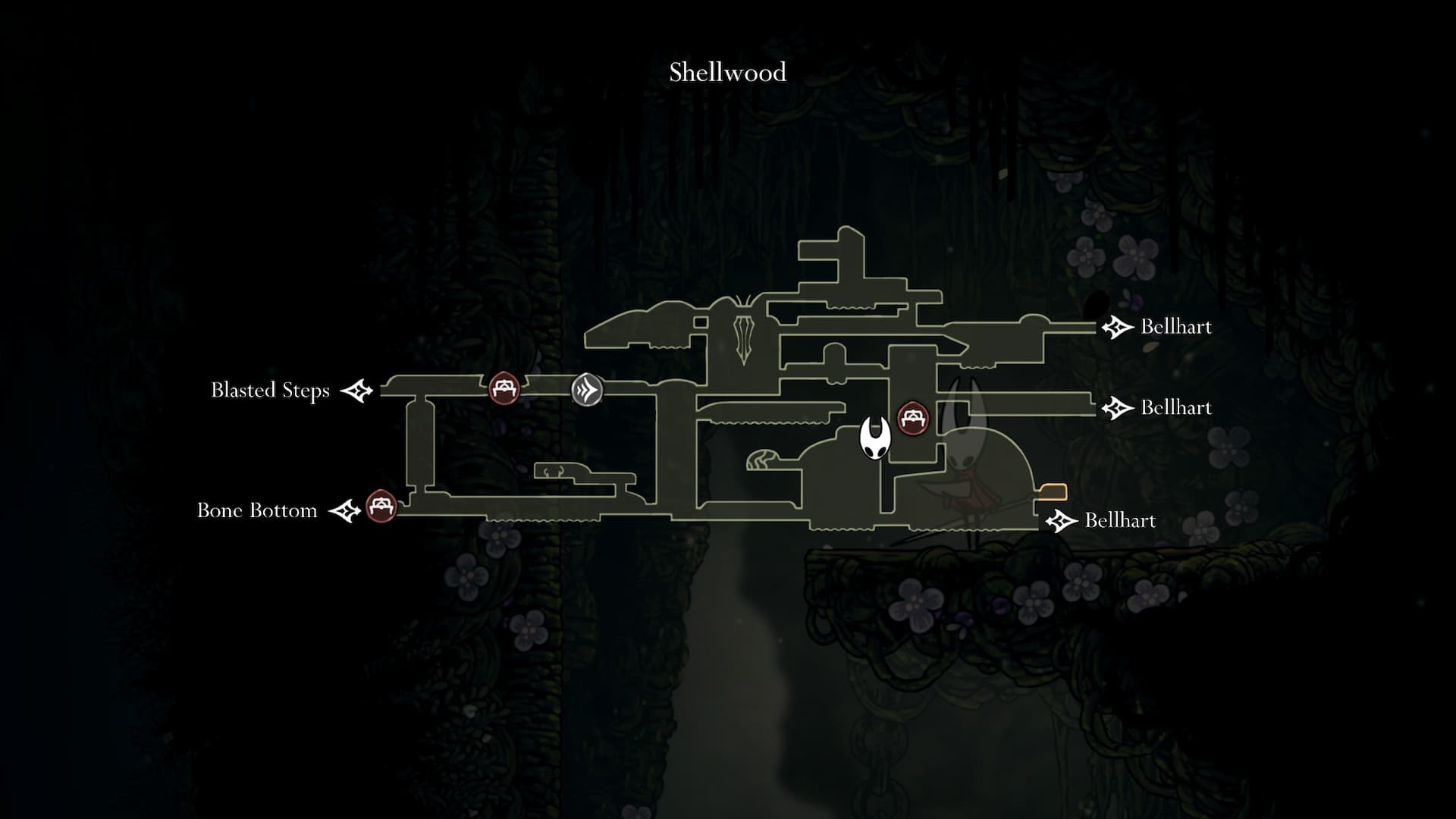Screen dimensions: 1456x819
Task: Click the bench icon beside Bone Bottom exit
Action: (381, 506)
